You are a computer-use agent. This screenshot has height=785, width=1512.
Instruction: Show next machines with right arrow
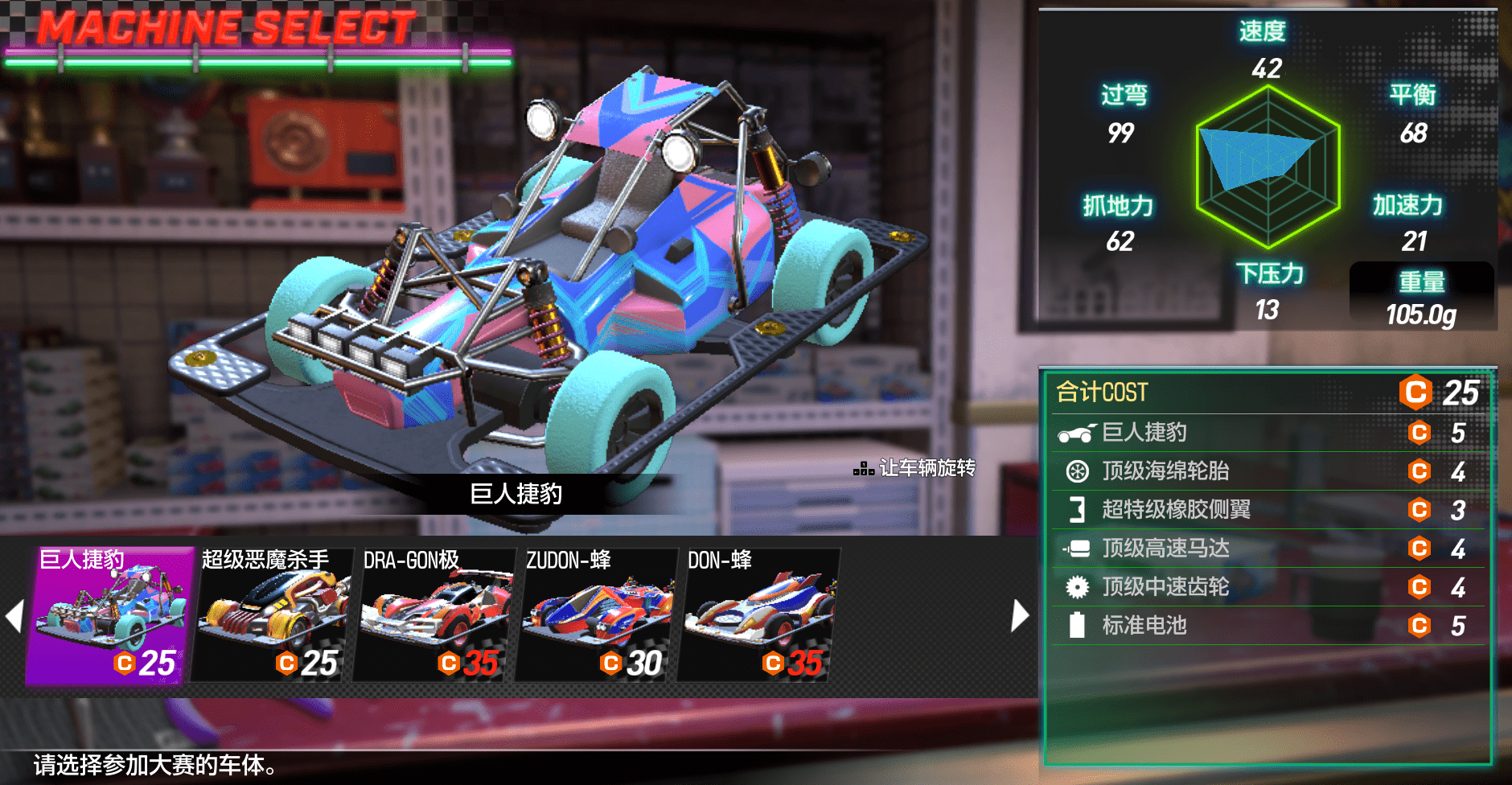coord(1020,616)
